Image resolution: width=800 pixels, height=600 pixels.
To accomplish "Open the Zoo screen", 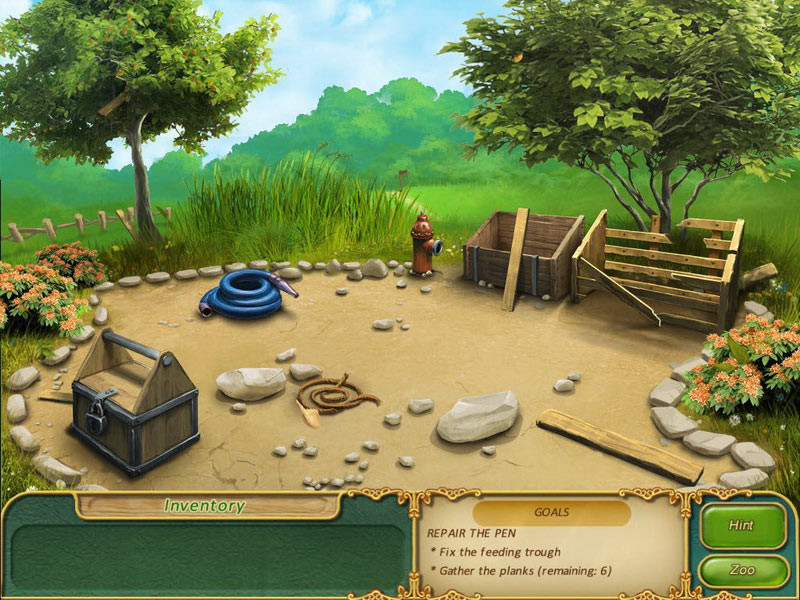I will coord(742,570).
